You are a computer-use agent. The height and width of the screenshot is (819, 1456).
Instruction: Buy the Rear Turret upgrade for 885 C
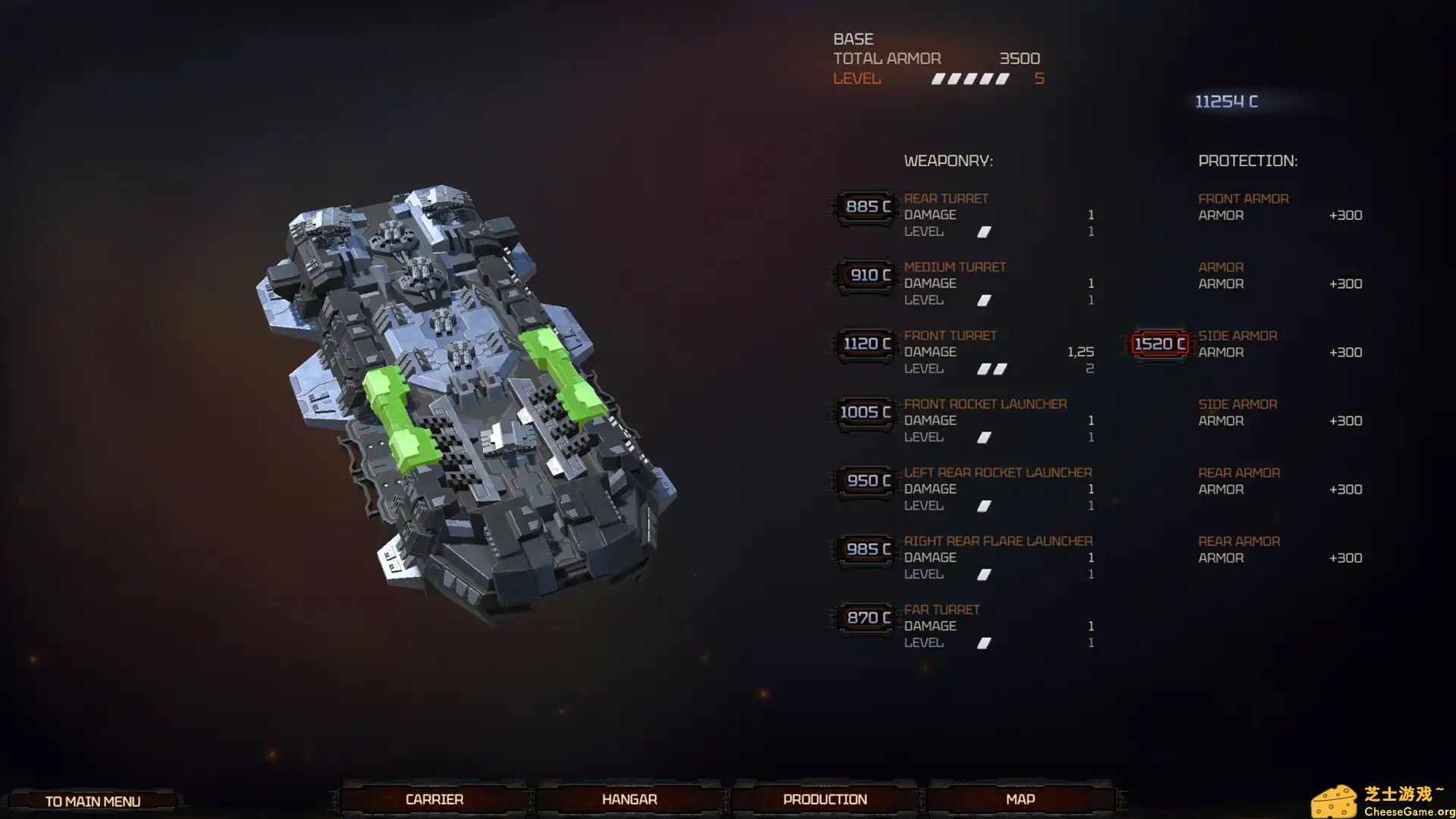pyautogui.click(x=866, y=207)
